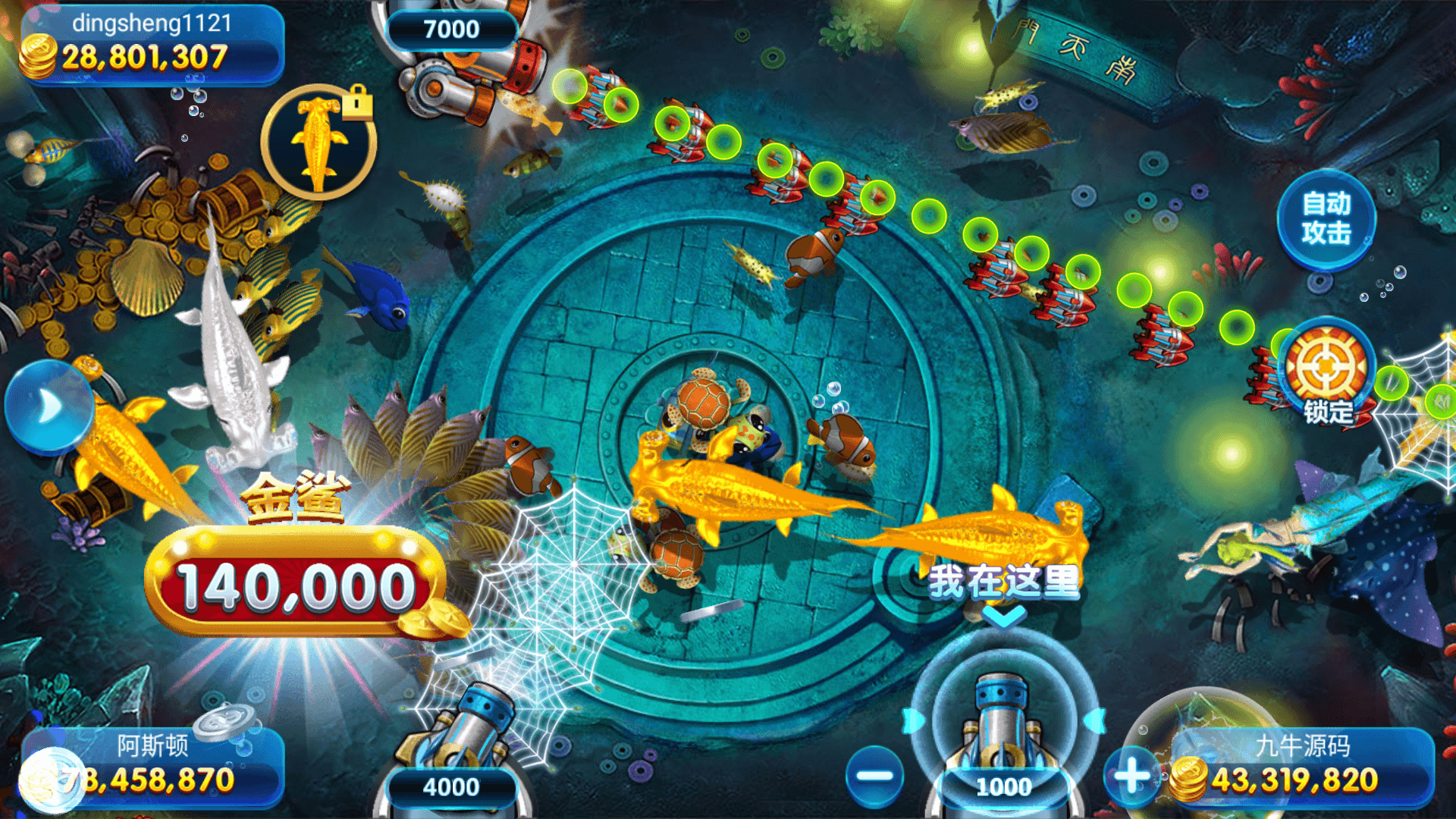Expand the blue arrow side panel
The width and height of the screenshot is (1456, 819).
point(49,406)
